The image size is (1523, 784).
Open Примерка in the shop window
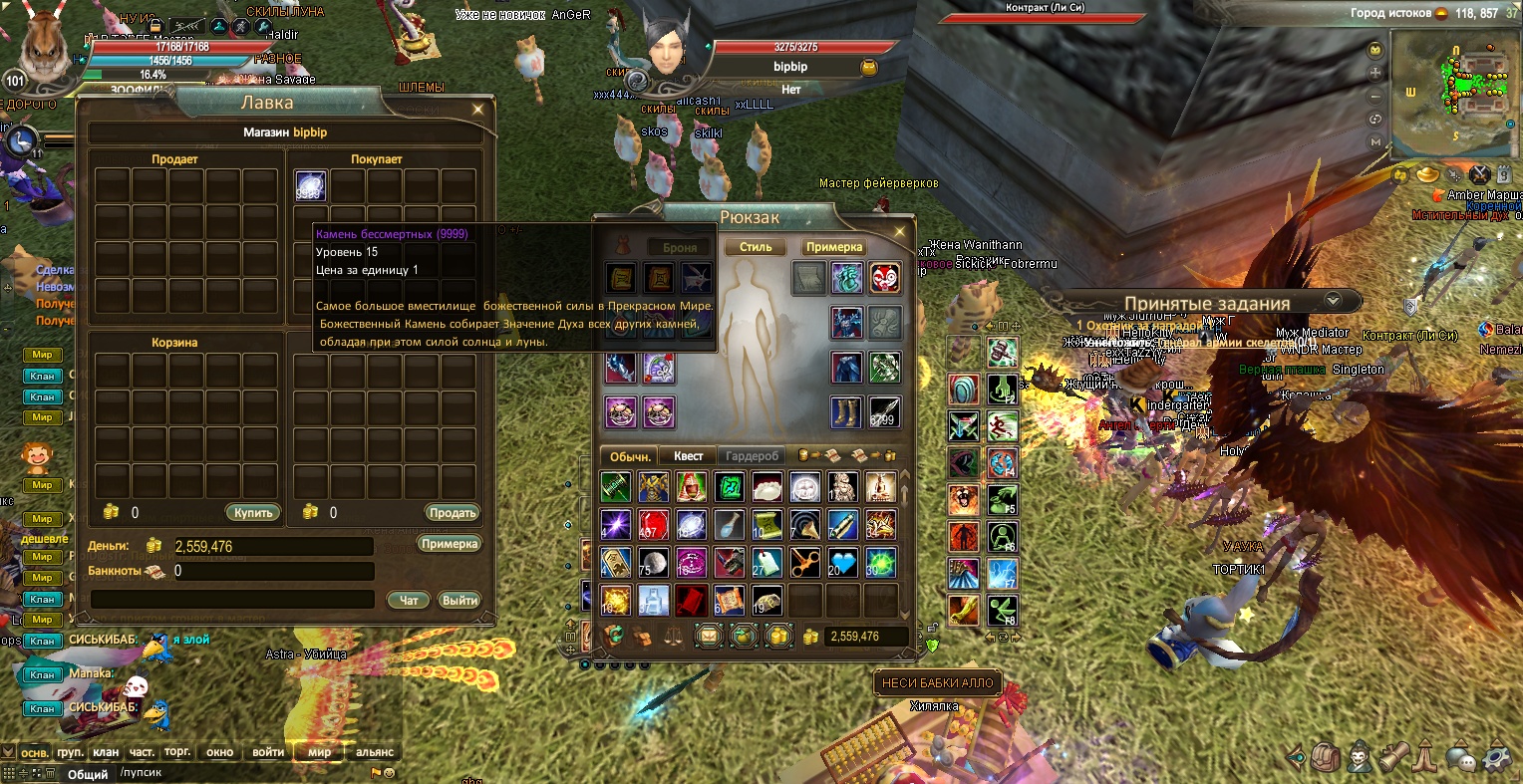tap(450, 545)
